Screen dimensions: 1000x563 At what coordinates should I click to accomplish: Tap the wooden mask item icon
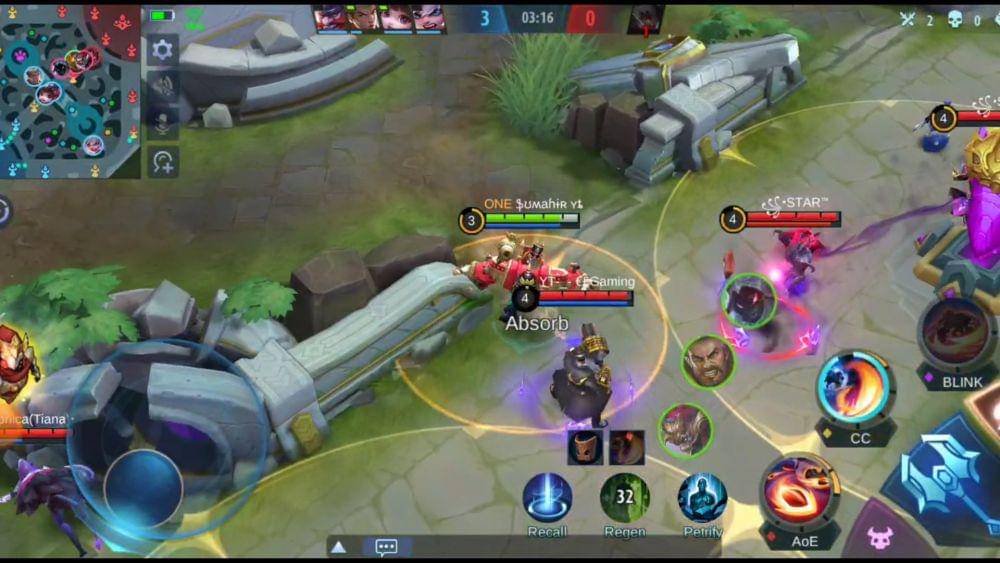tap(585, 447)
